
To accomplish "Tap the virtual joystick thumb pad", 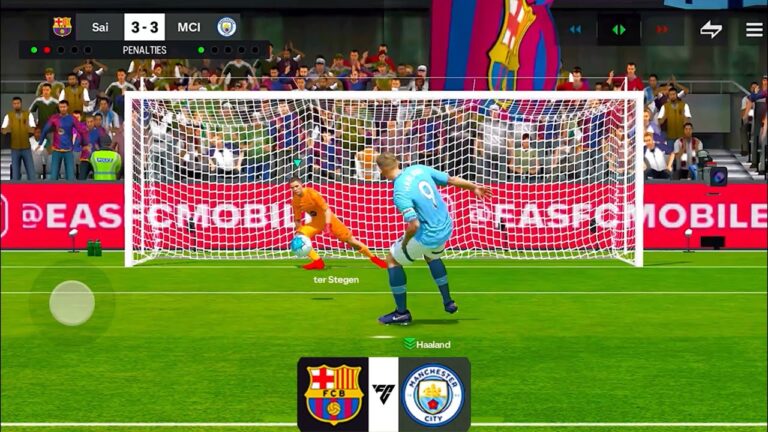I will [72, 302].
